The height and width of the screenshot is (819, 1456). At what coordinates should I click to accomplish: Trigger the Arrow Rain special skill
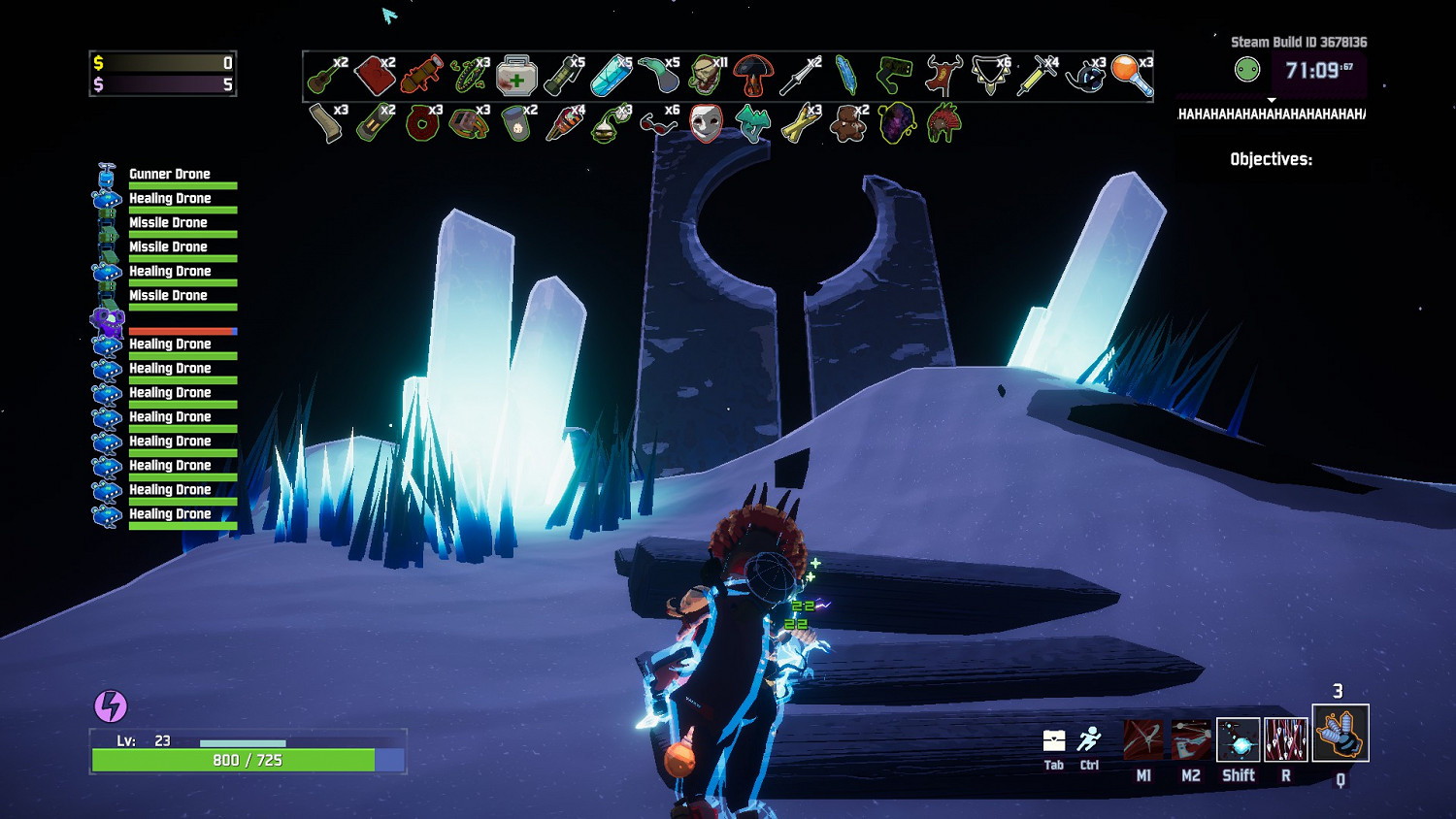click(1286, 739)
